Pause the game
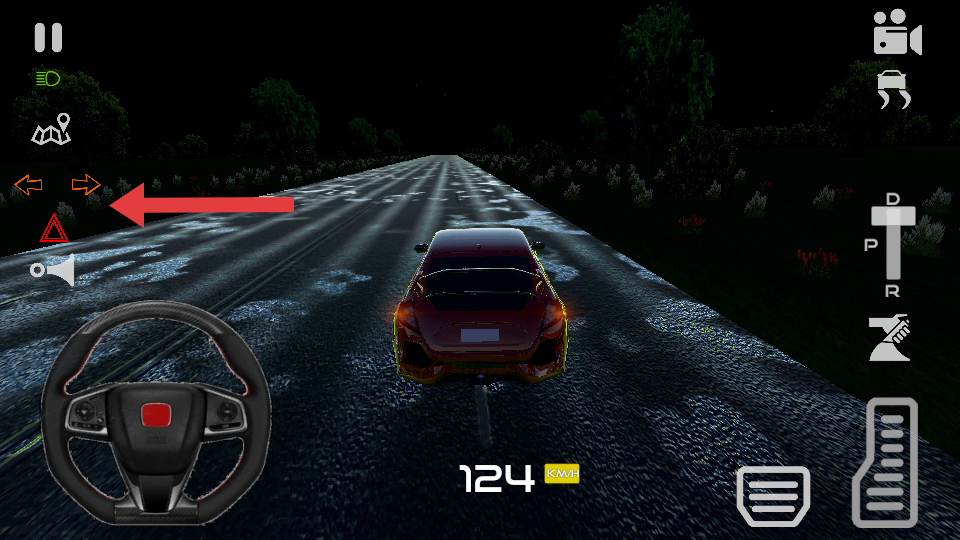 tap(48, 38)
